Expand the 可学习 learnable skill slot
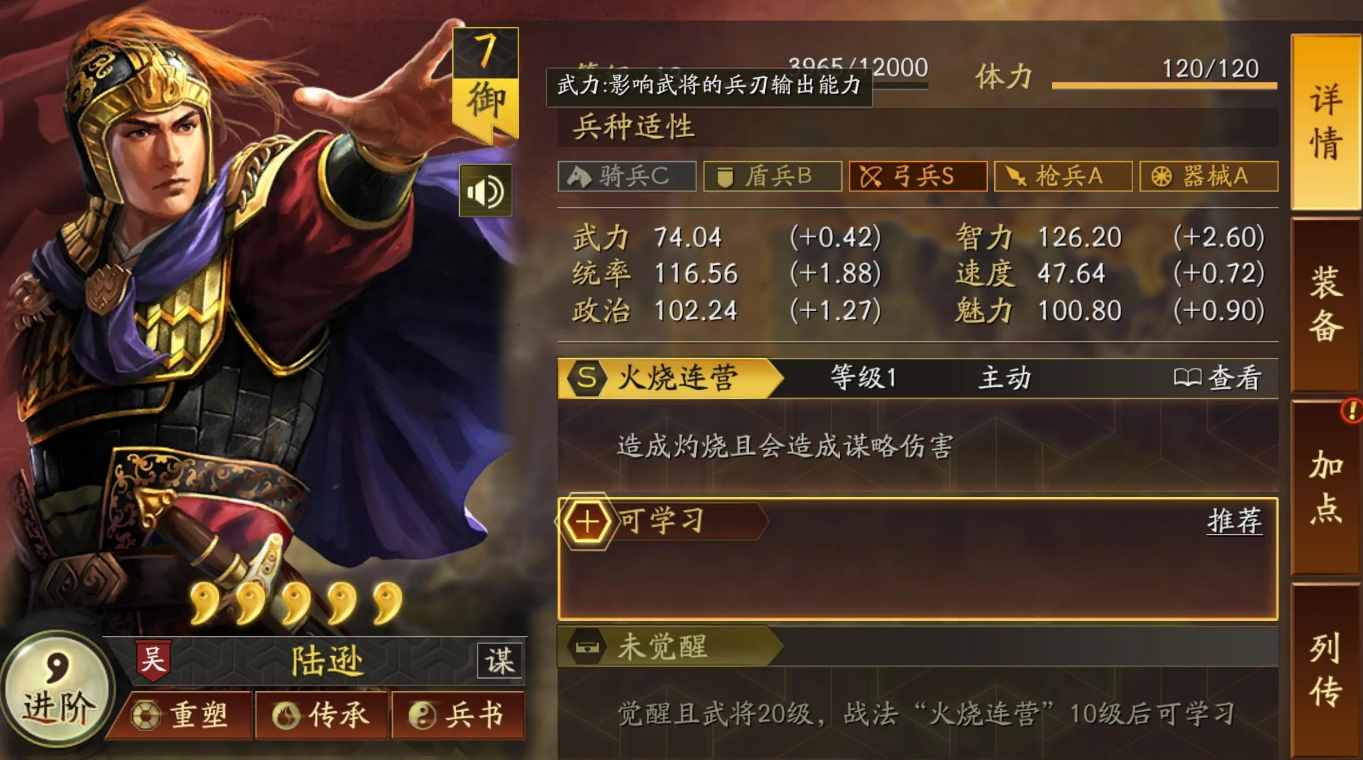Screen dimensions: 1363x760 663,520
